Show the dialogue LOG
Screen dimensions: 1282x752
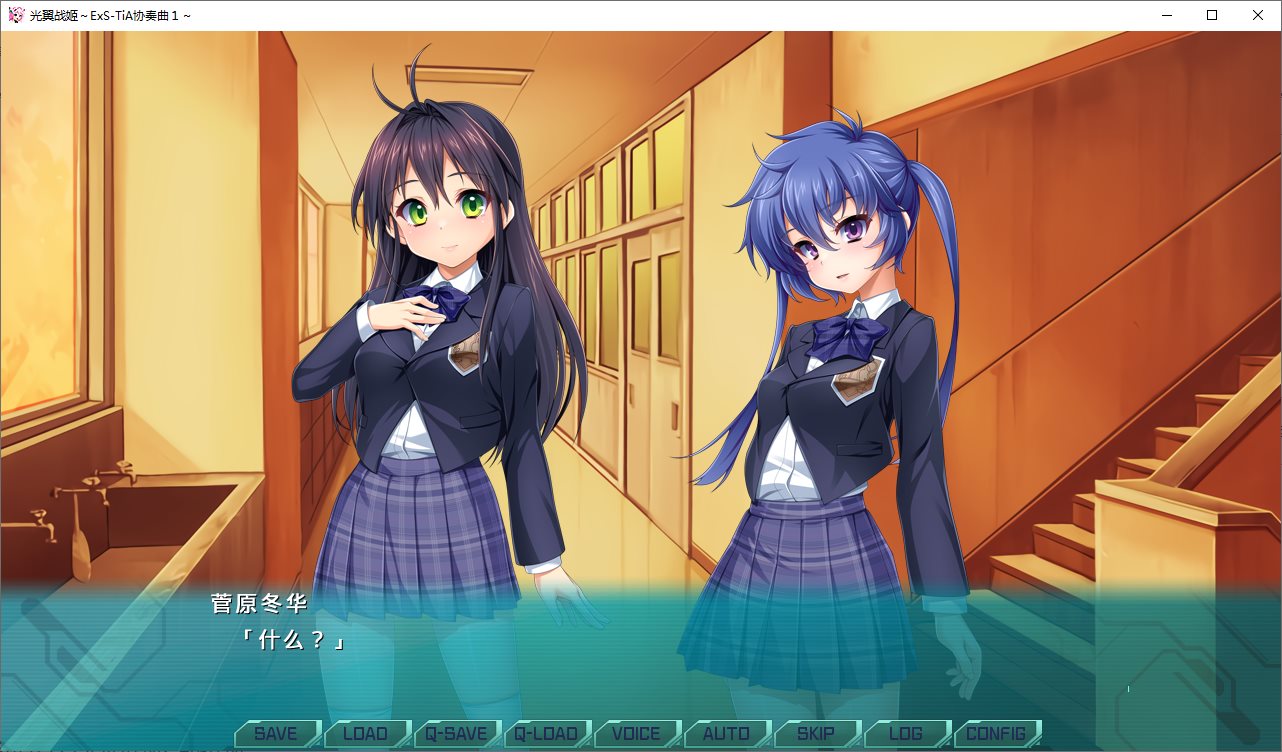tap(906, 733)
